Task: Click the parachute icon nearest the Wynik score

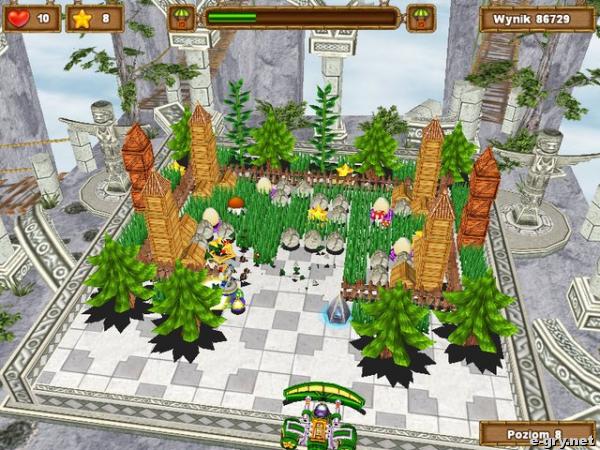Action: 421,18
